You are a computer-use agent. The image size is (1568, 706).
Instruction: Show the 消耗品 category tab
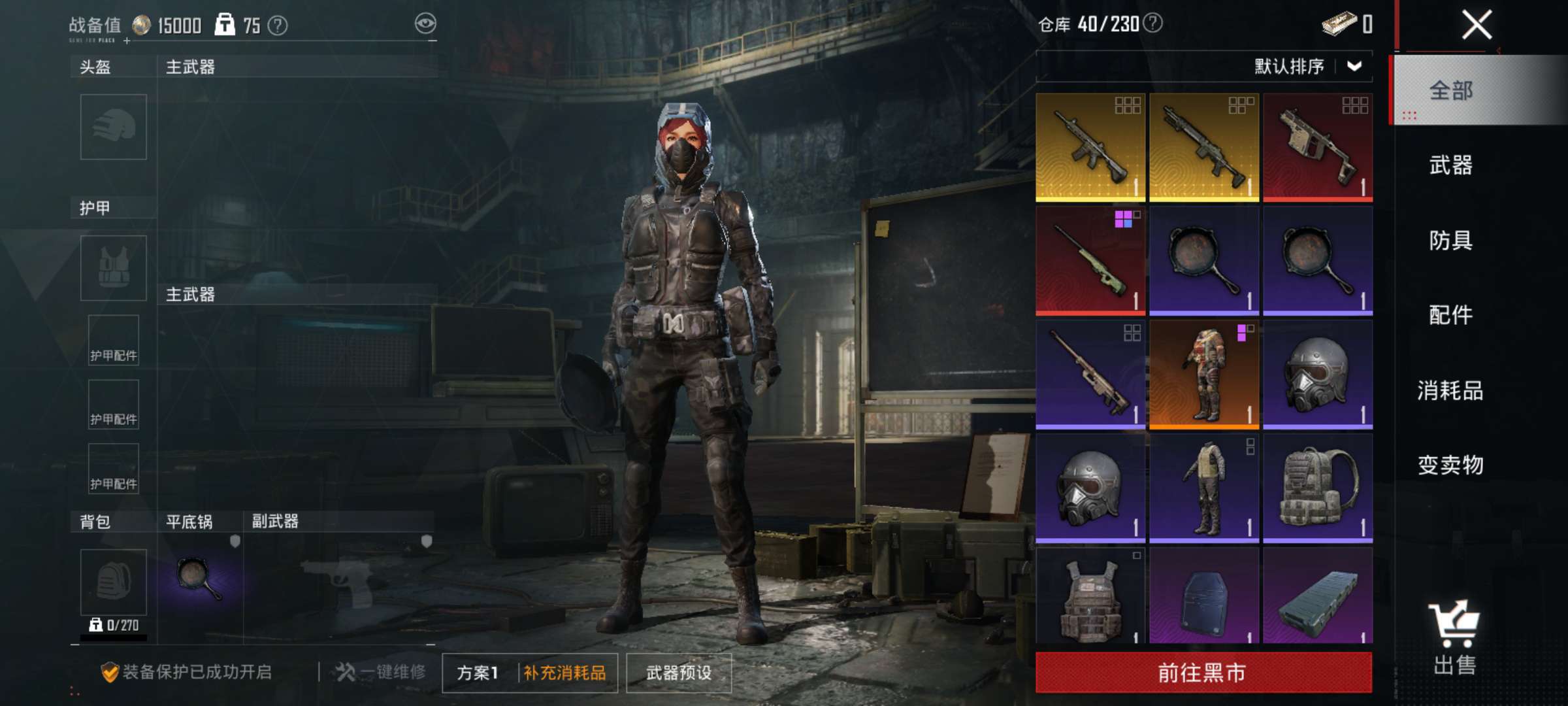point(1450,390)
